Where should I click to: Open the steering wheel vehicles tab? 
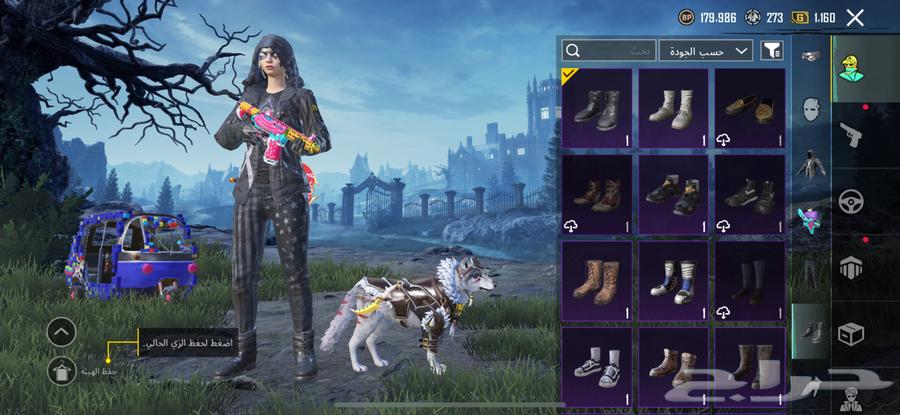coord(851,199)
